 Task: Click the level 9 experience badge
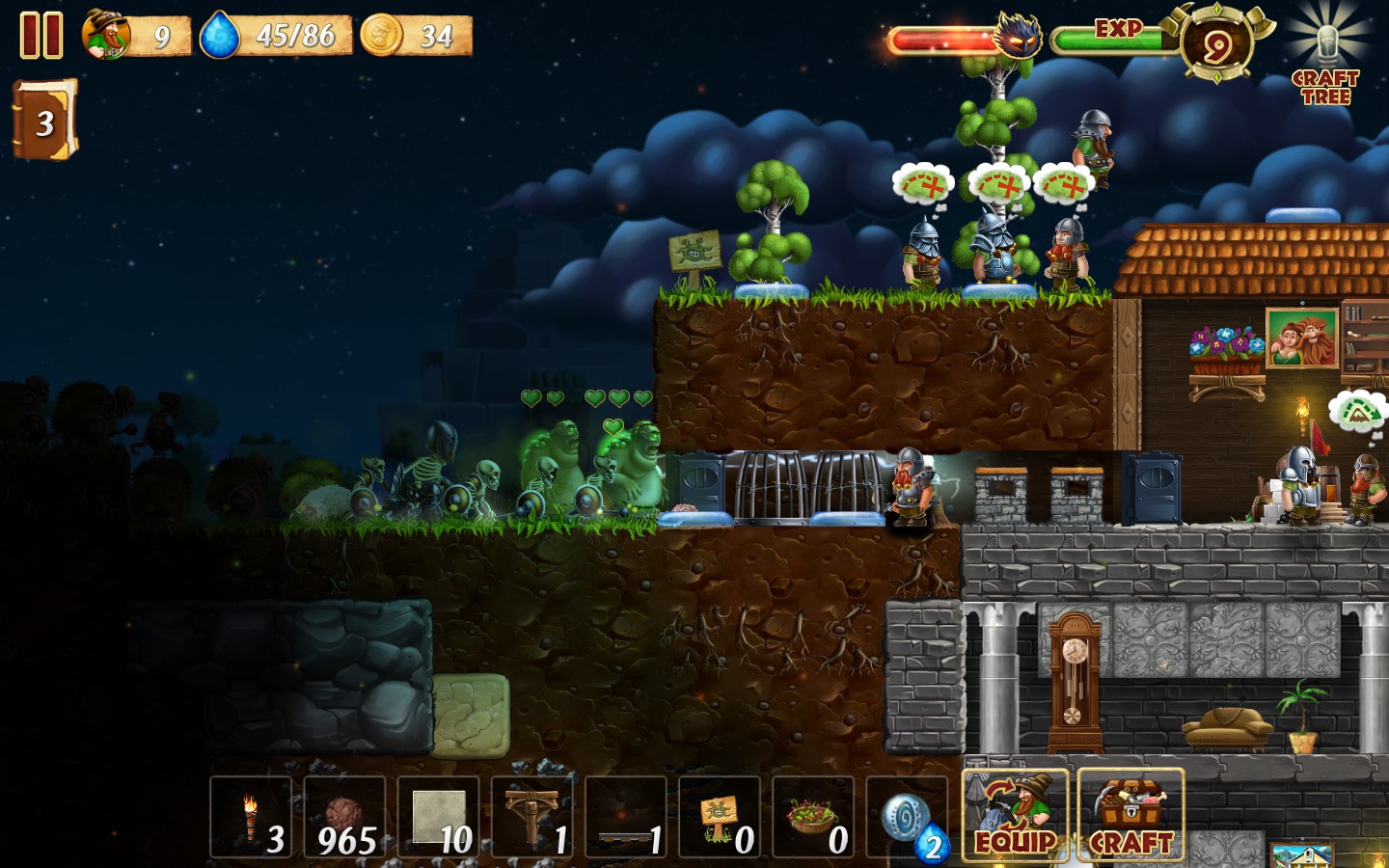coord(1216,44)
